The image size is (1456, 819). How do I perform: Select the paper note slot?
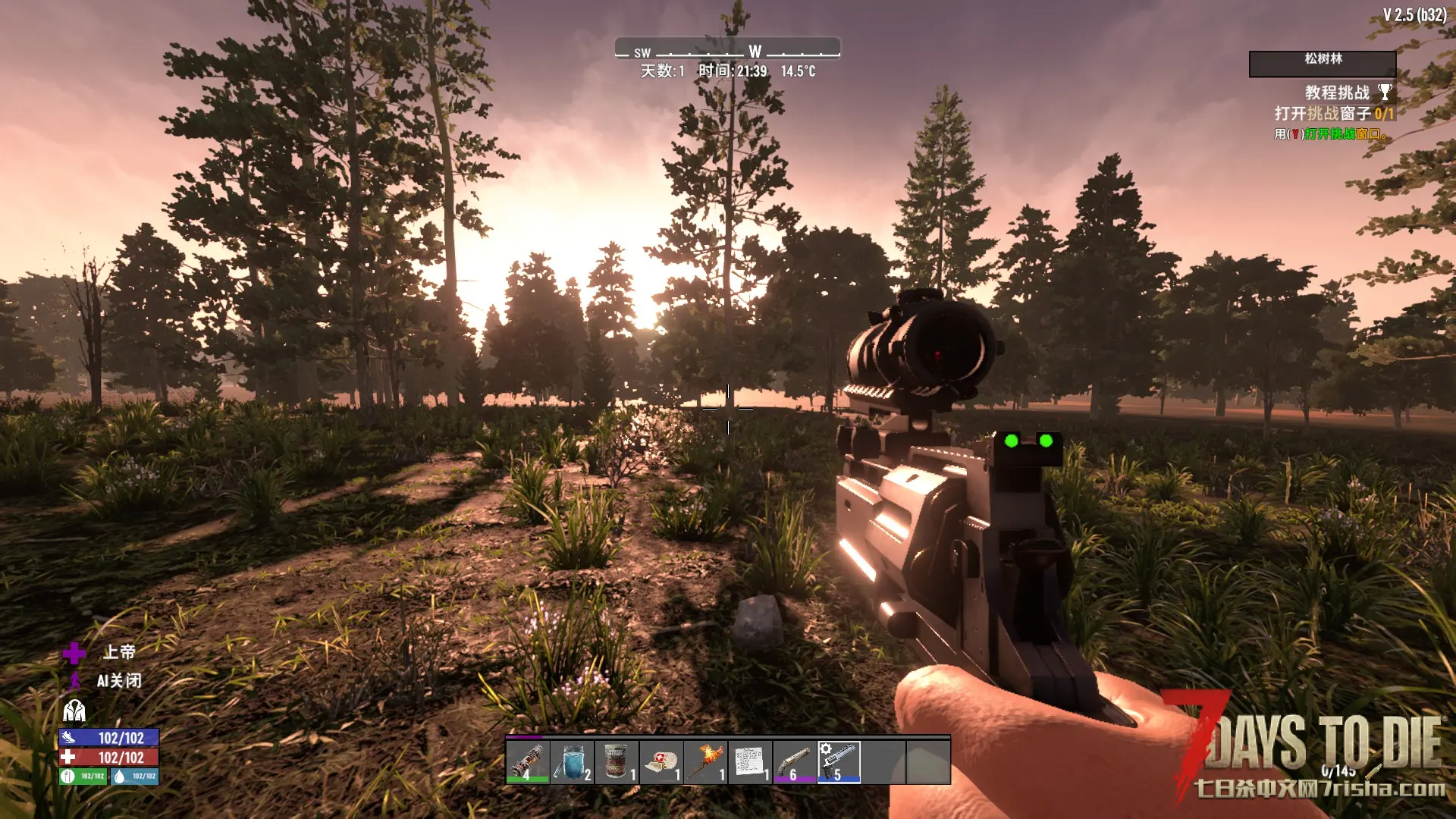pos(750,761)
